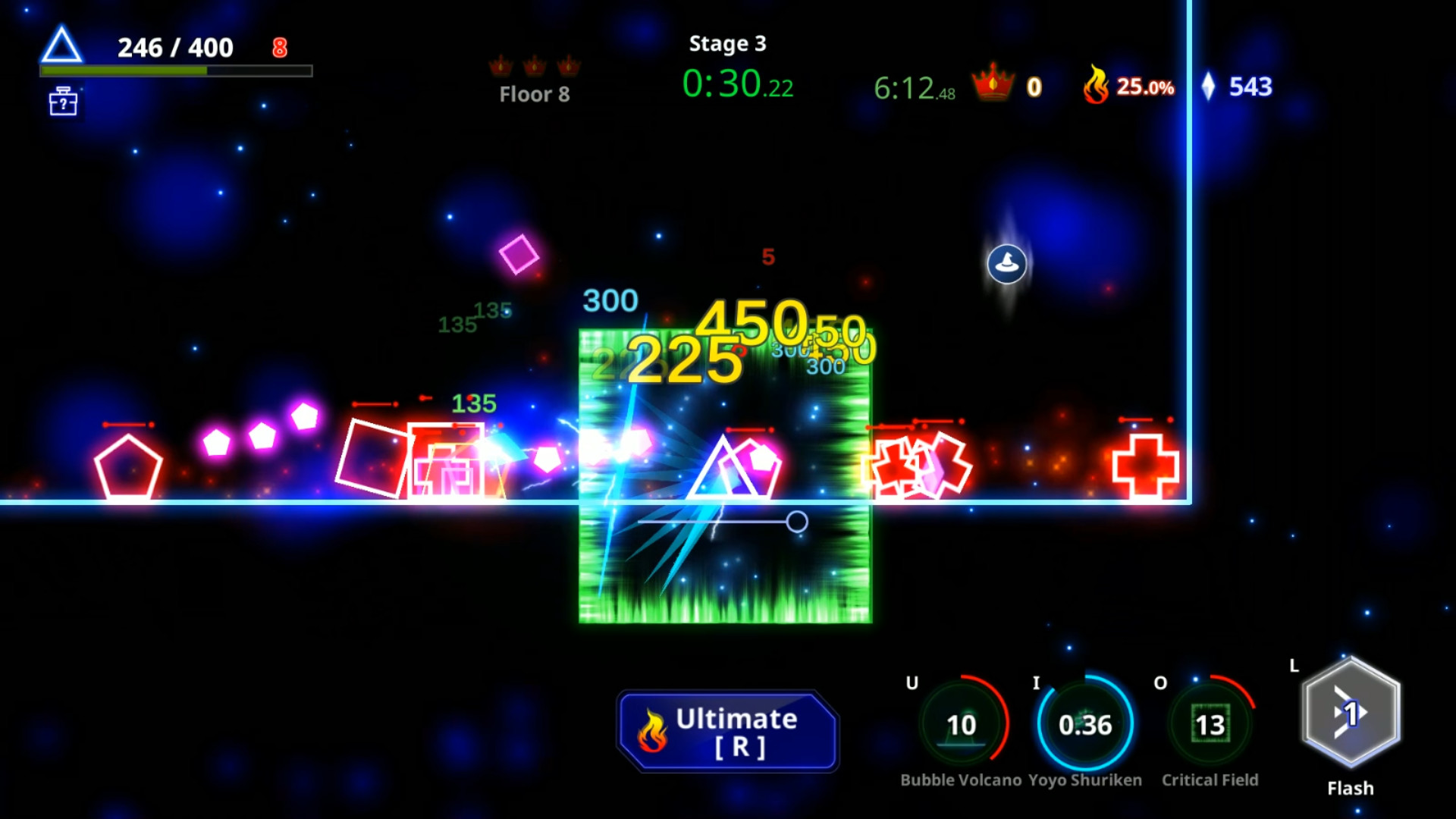
Task: Select the Flash hexagon ability
Action: [x=1352, y=713]
